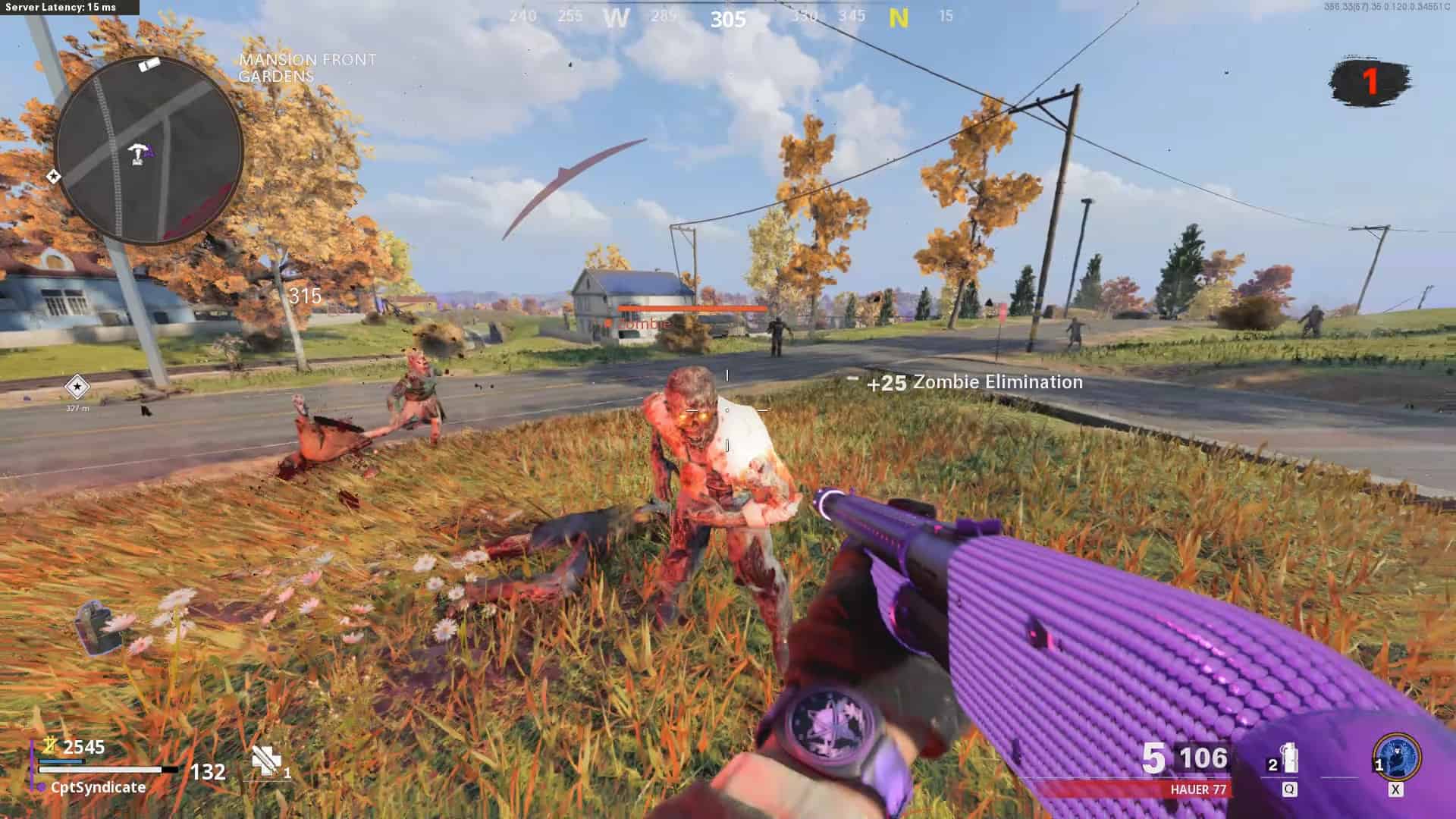Screen dimensions: 1456x819
Task: Select the self-revive kit icon
Action: tap(267, 761)
